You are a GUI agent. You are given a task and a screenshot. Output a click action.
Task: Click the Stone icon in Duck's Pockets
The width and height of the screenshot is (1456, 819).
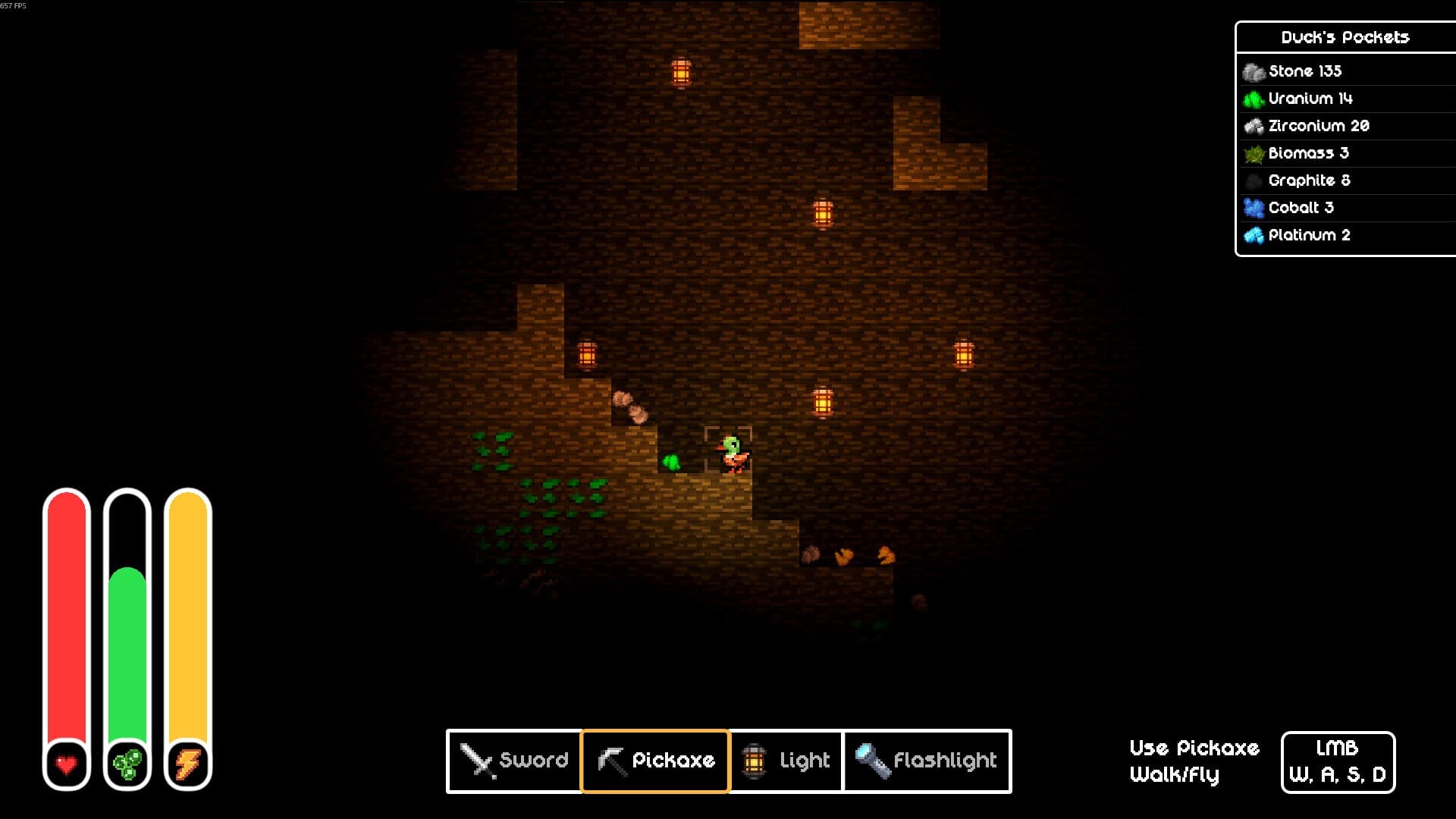click(x=1253, y=71)
